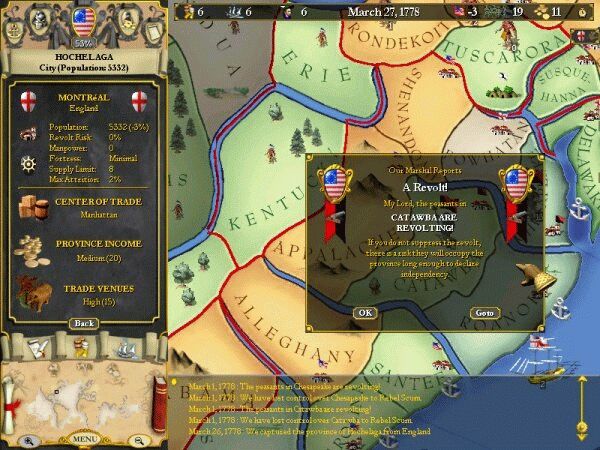Open the main MENU button
This screenshot has width=600, height=450.
[x=84, y=439]
